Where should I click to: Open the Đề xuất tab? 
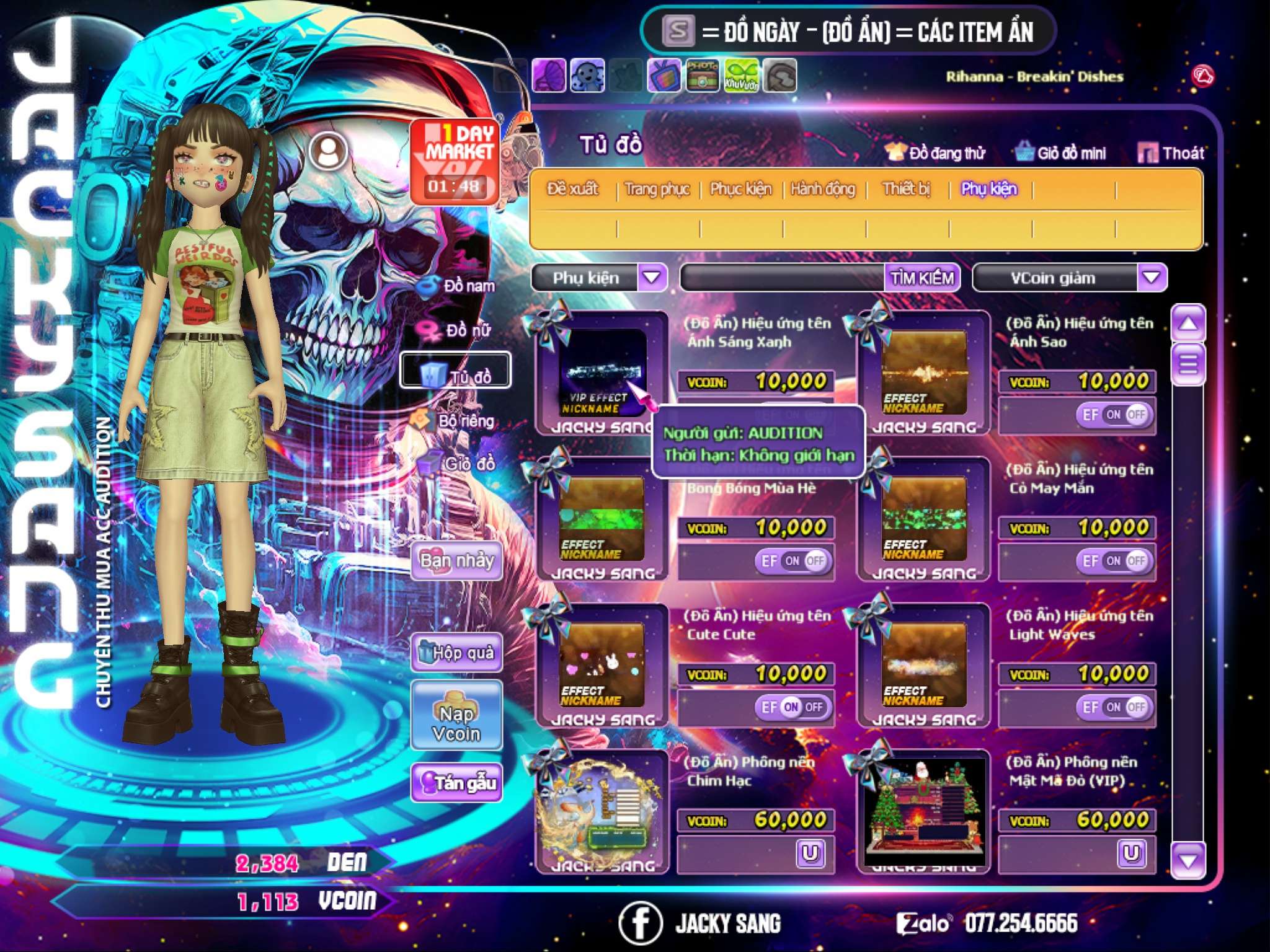click(572, 189)
